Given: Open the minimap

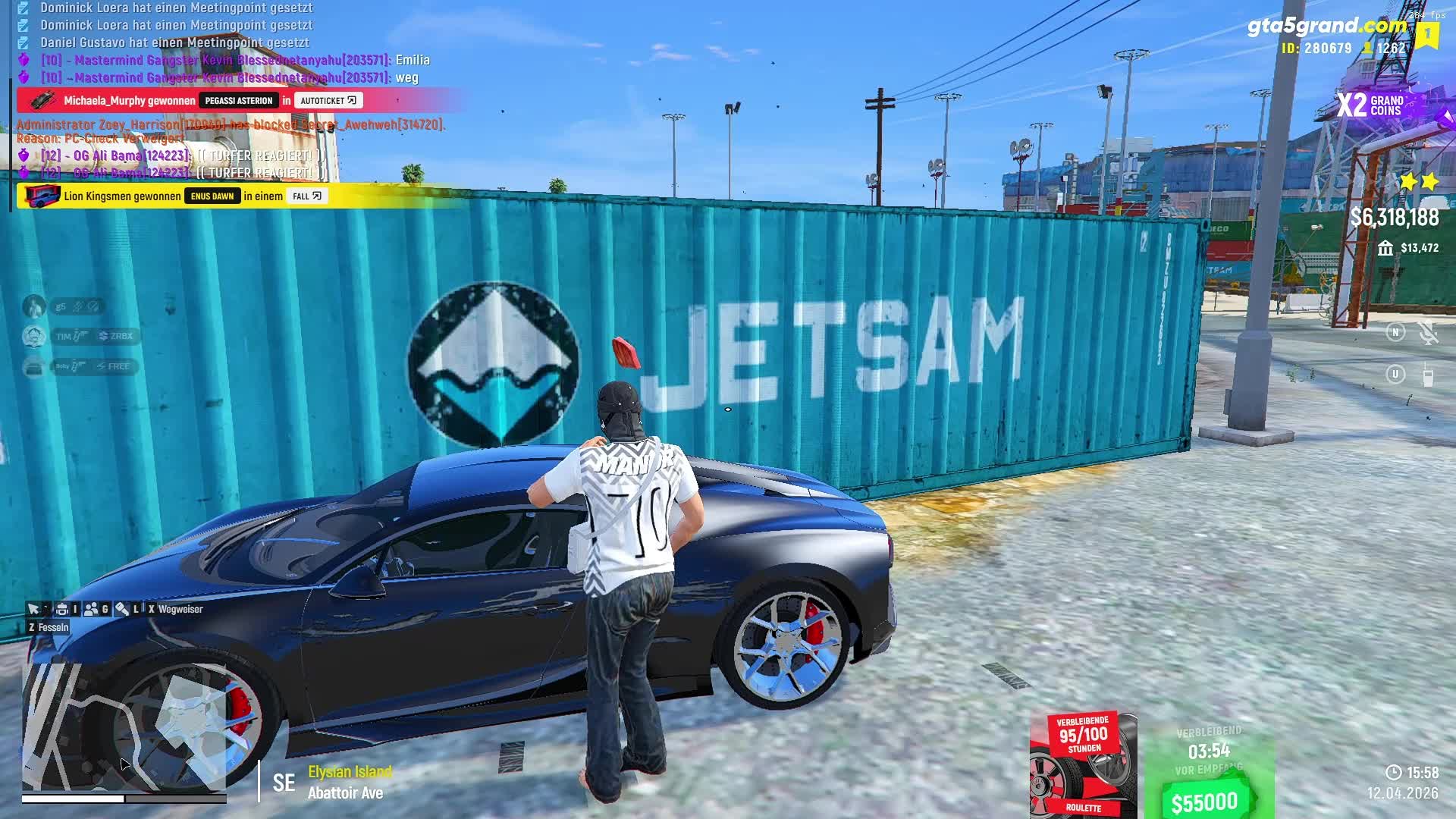Looking at the screenshot, I should click(x=125, y=726).
